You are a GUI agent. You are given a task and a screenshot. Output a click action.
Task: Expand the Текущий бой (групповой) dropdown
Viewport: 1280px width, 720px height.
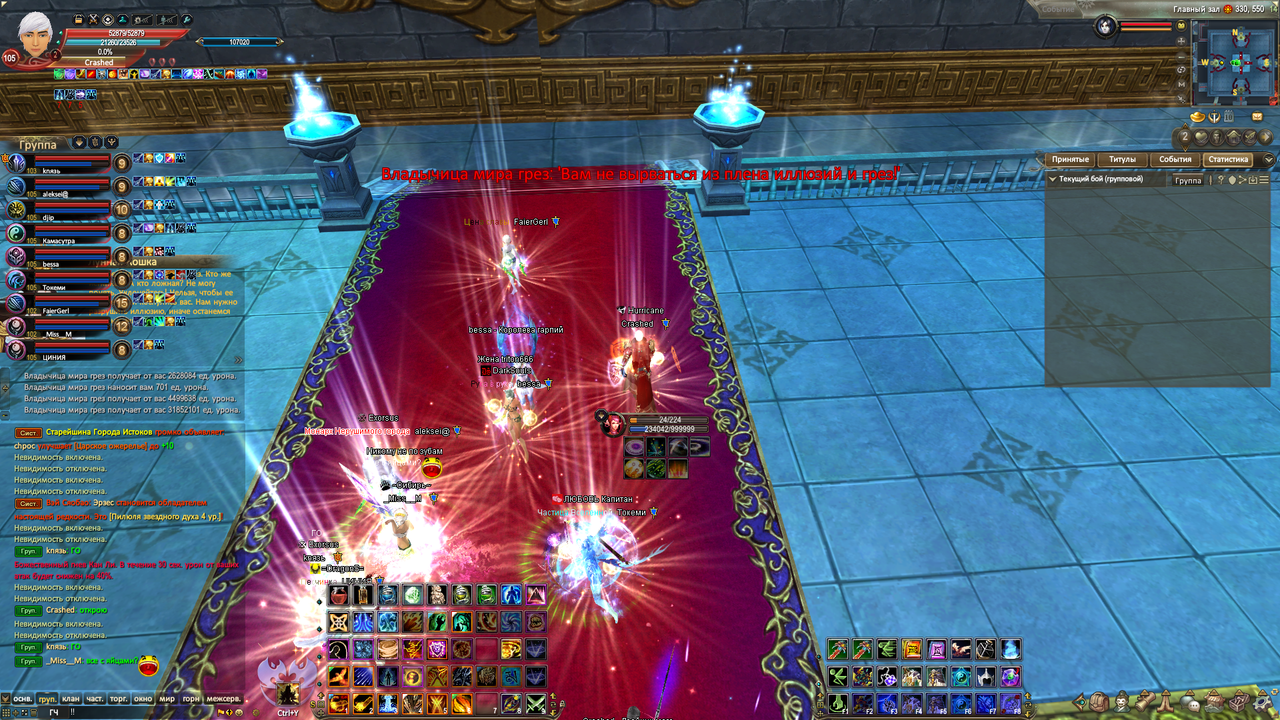1052,180
